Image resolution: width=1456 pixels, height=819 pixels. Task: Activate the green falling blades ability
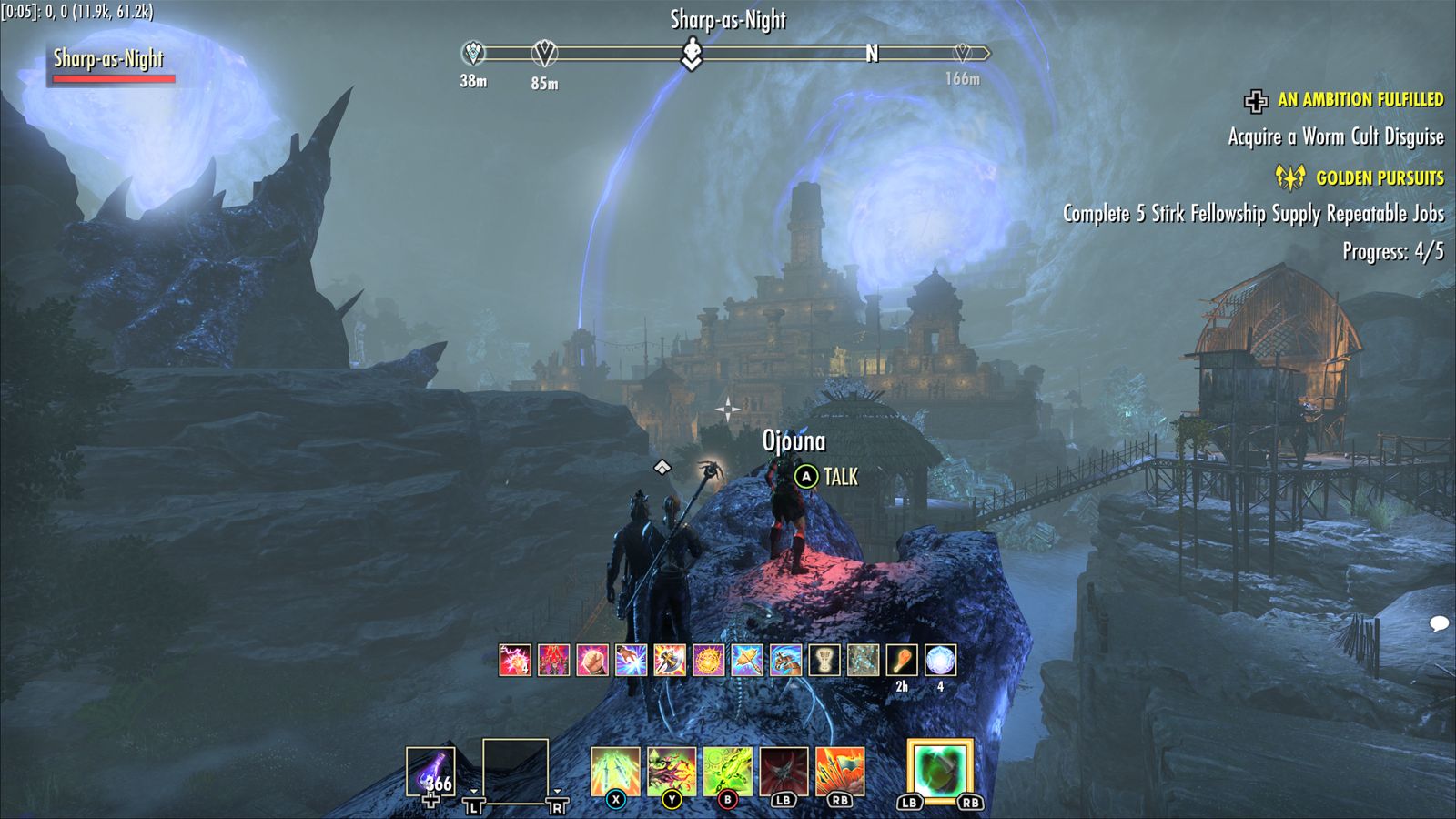click(x=615, y=772)
